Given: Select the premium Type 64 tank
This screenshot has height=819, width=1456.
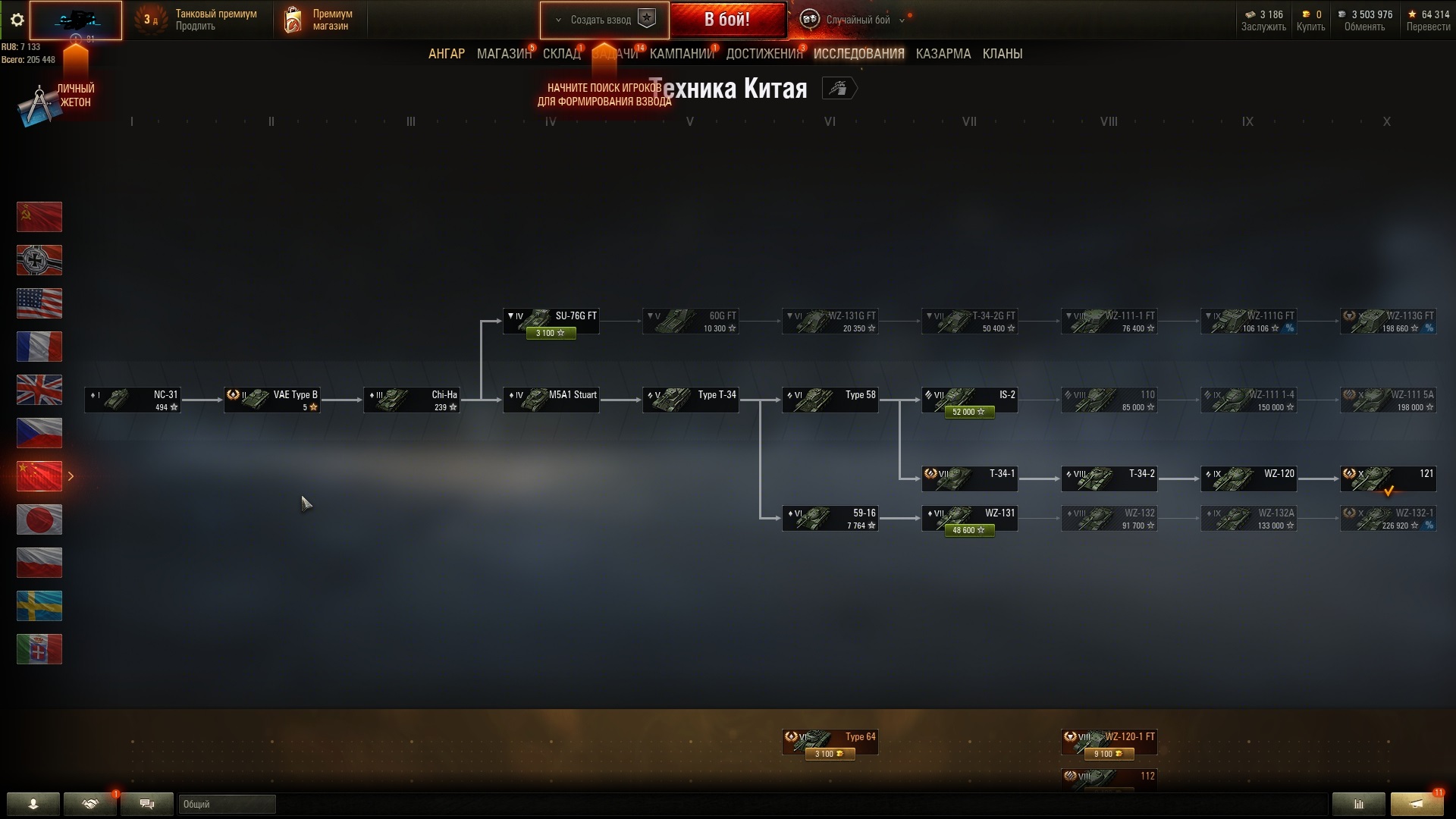Looking at the screenshot, I should pyautogui.click(x=830, y=742).
